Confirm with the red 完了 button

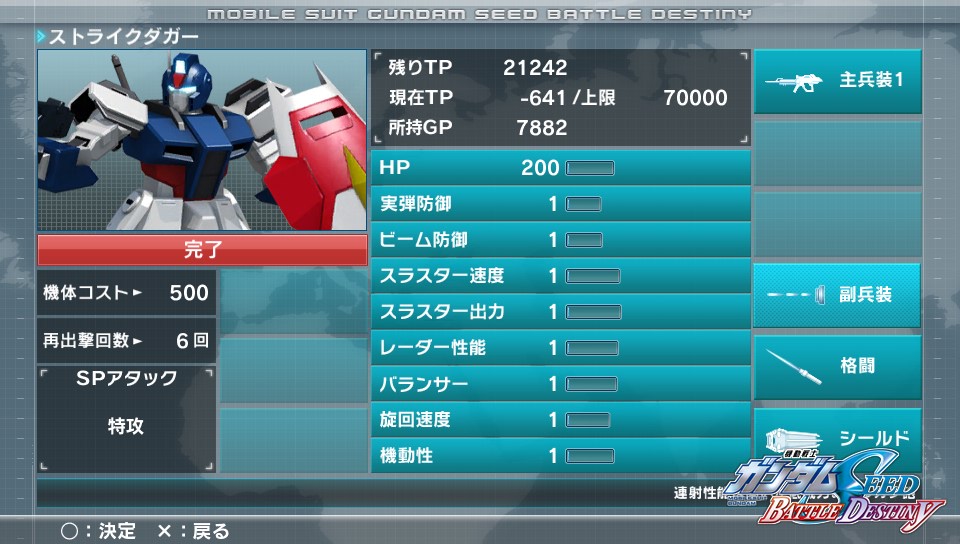pyautogui.click(x=202, y=249)
